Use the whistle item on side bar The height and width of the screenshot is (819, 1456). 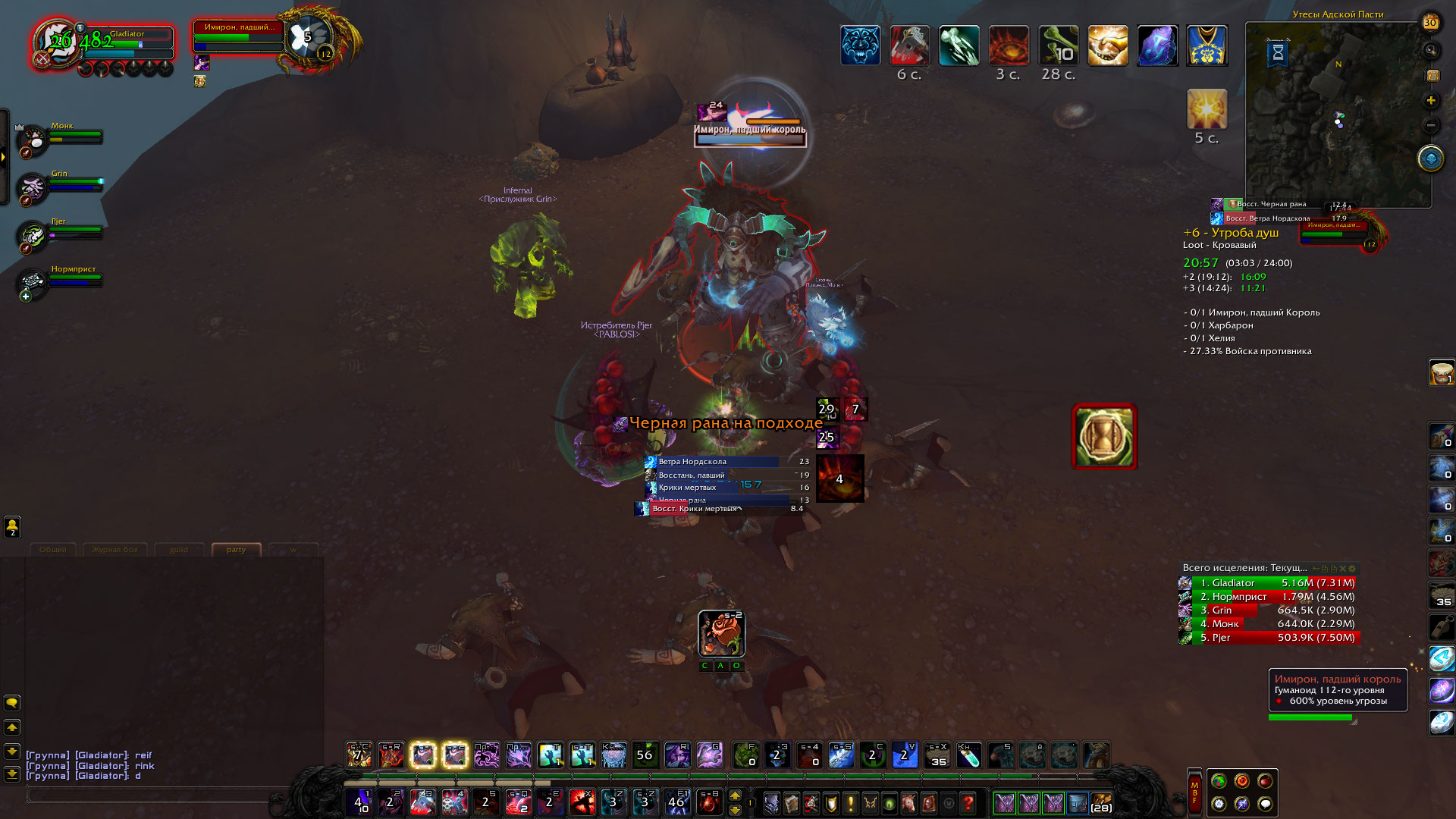pos(1441,627)
